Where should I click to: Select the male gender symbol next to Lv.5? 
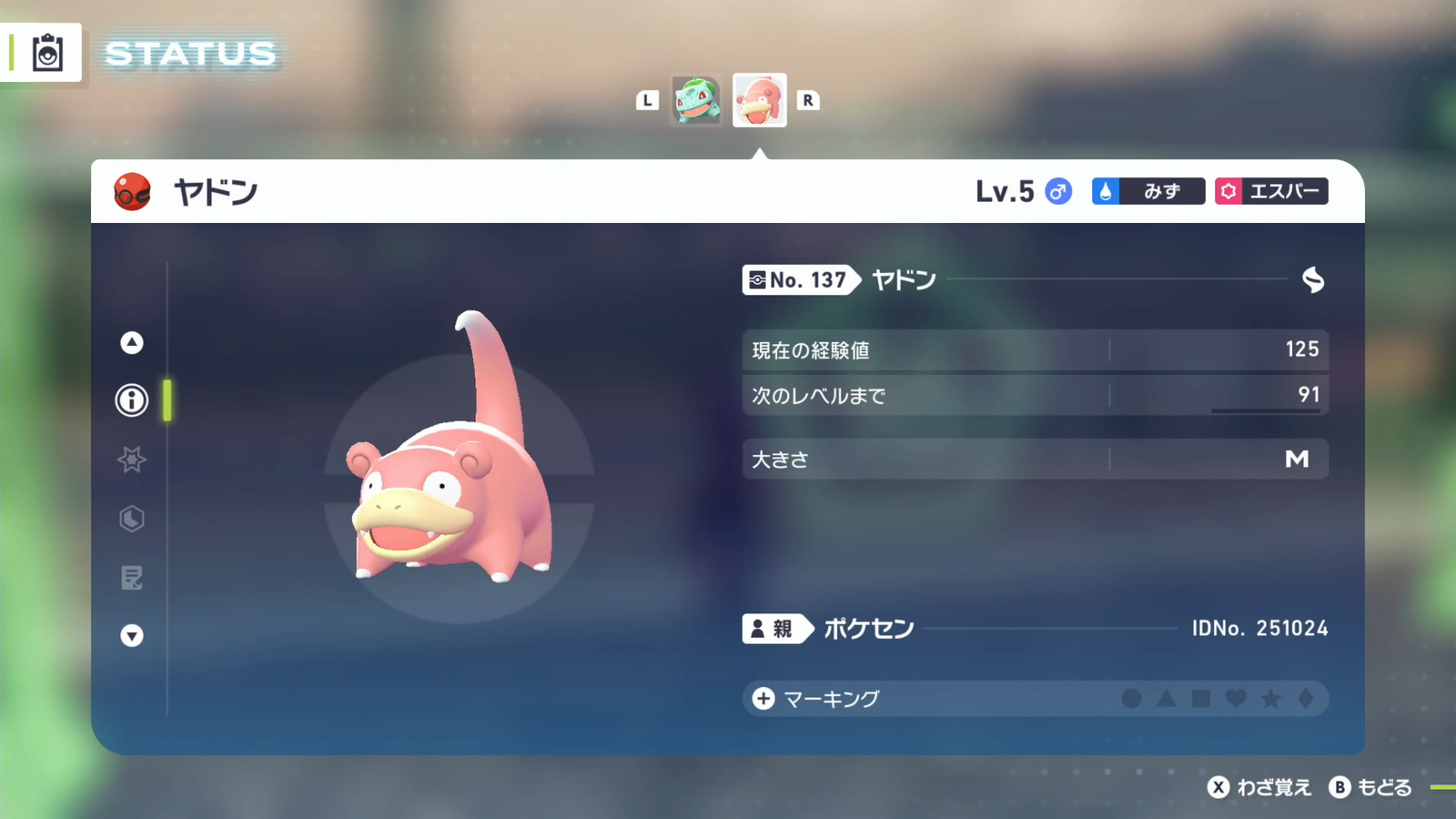[1057, 191]
